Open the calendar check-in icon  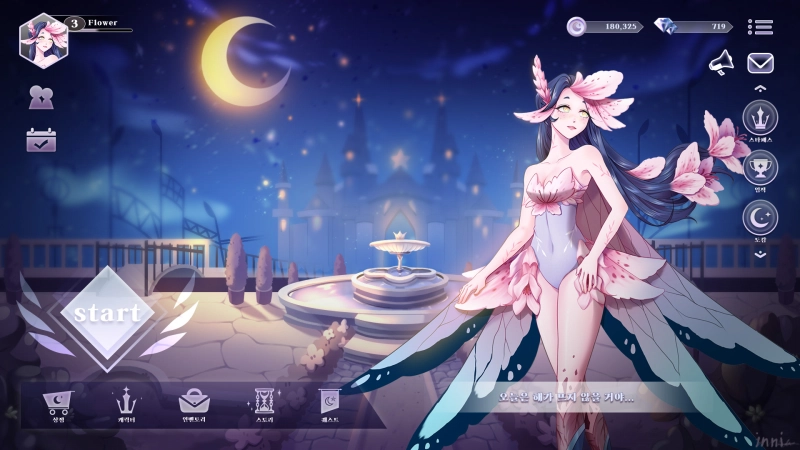click(x=41, y=140)
